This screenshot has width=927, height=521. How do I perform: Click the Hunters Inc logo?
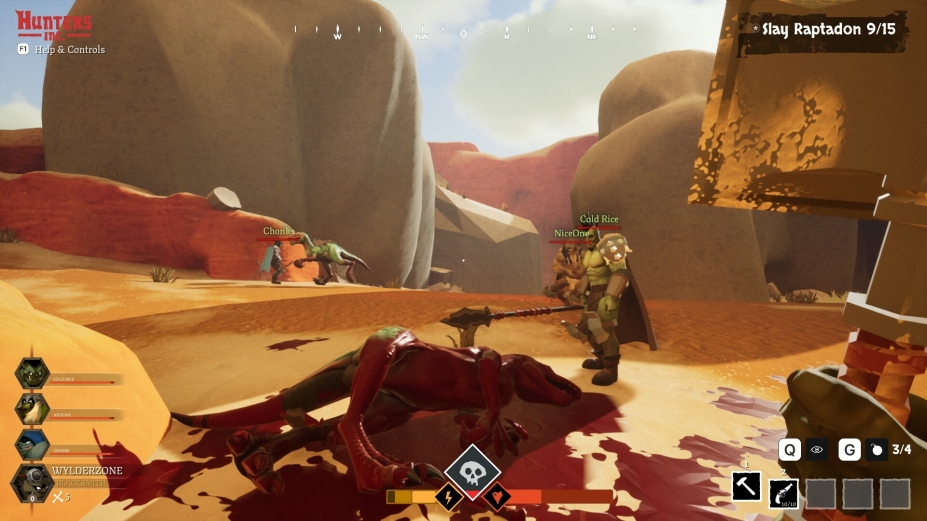54,24
